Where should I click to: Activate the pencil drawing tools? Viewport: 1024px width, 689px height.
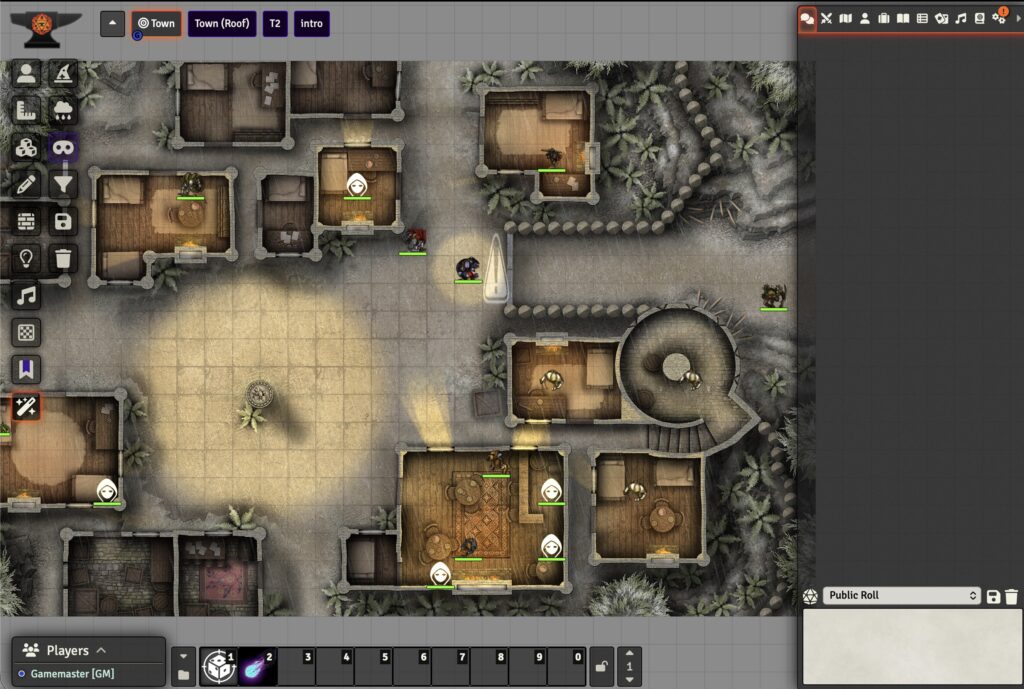(26, 184)
